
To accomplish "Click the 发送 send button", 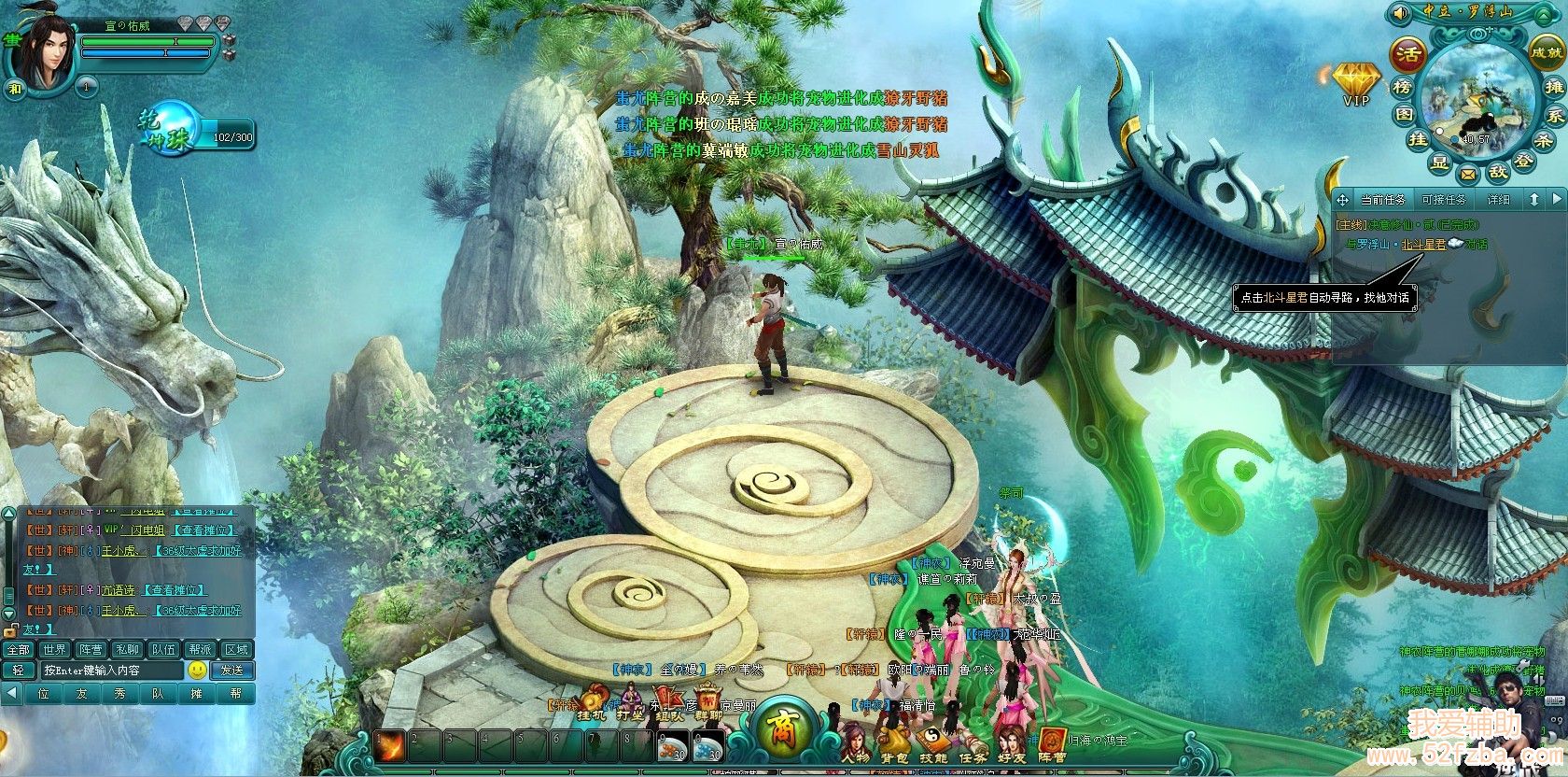I will [231, 671].
